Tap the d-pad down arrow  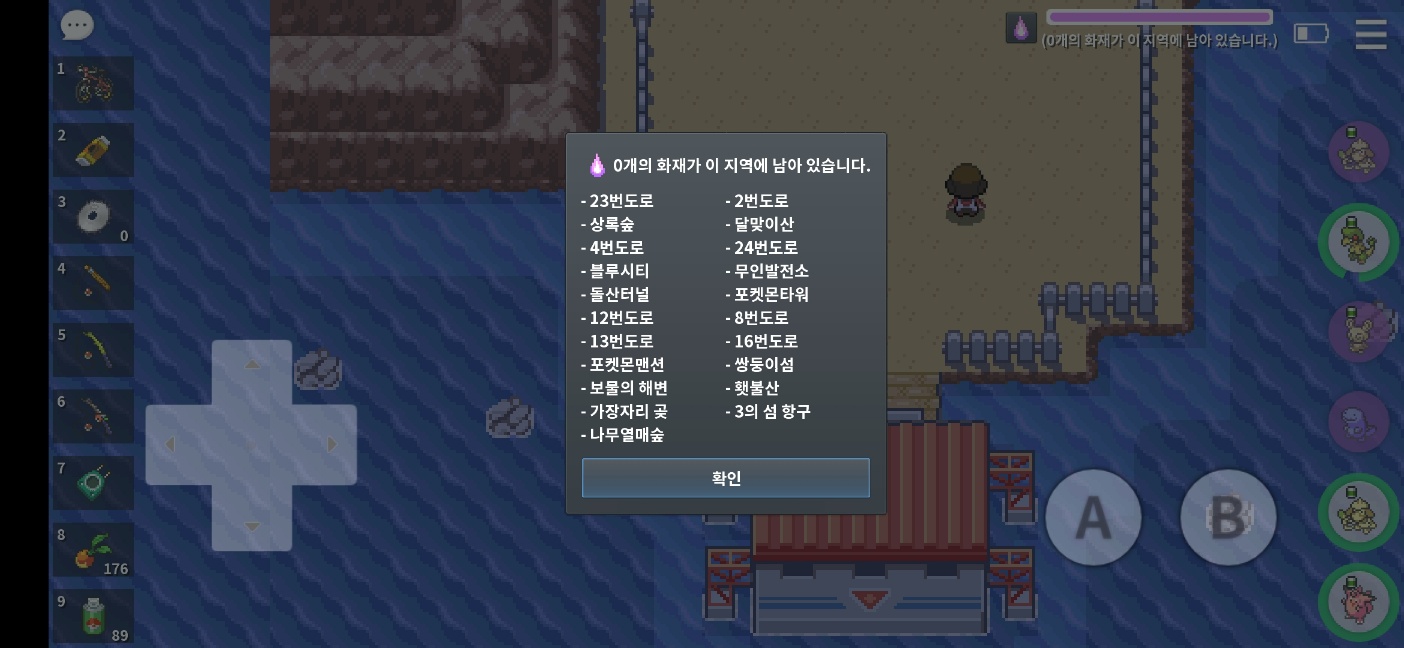click(252, 526)
